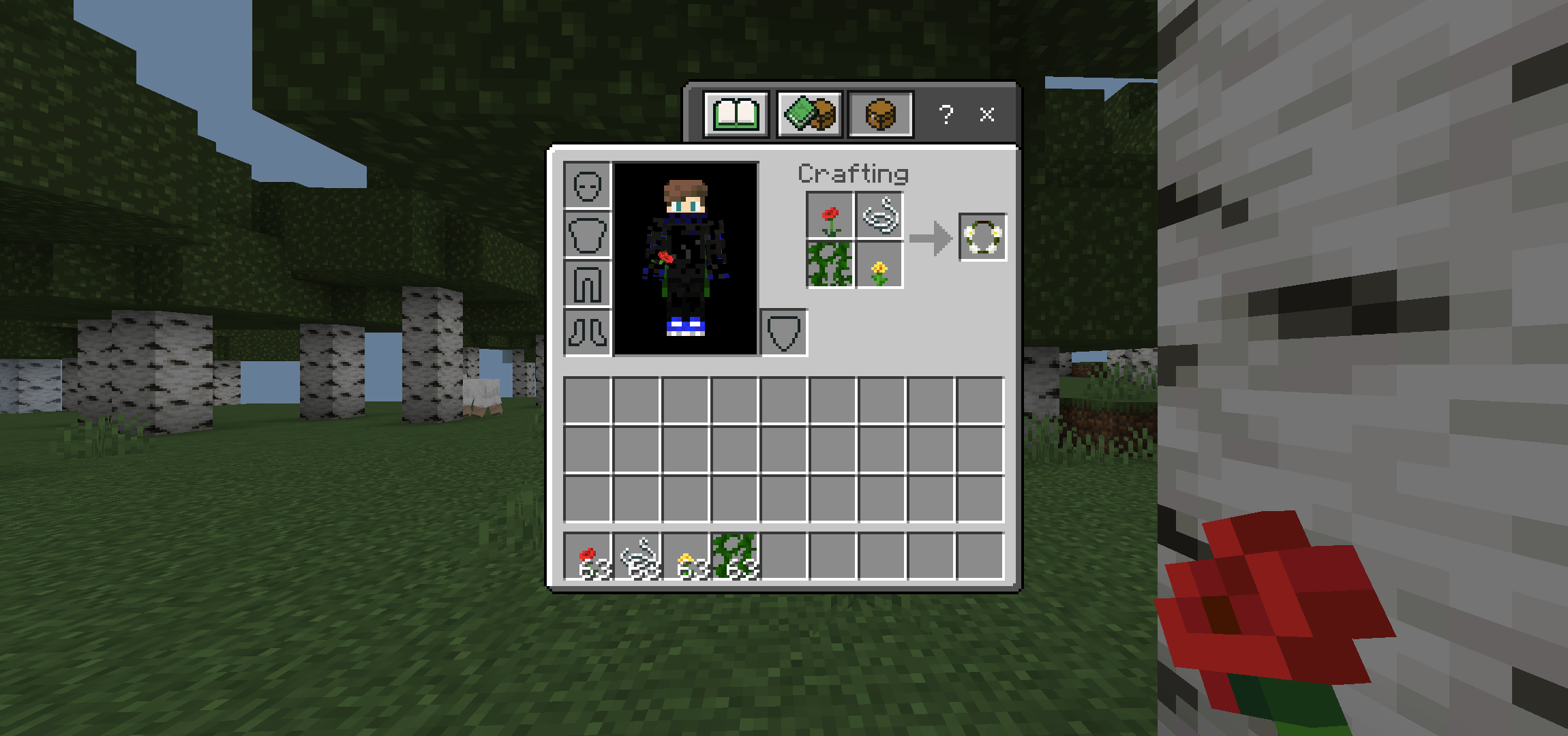Grab the dandelion from the crafting grid
Image resolution: width=1568 pixels, height=736 pixels.
coord(879,264)
